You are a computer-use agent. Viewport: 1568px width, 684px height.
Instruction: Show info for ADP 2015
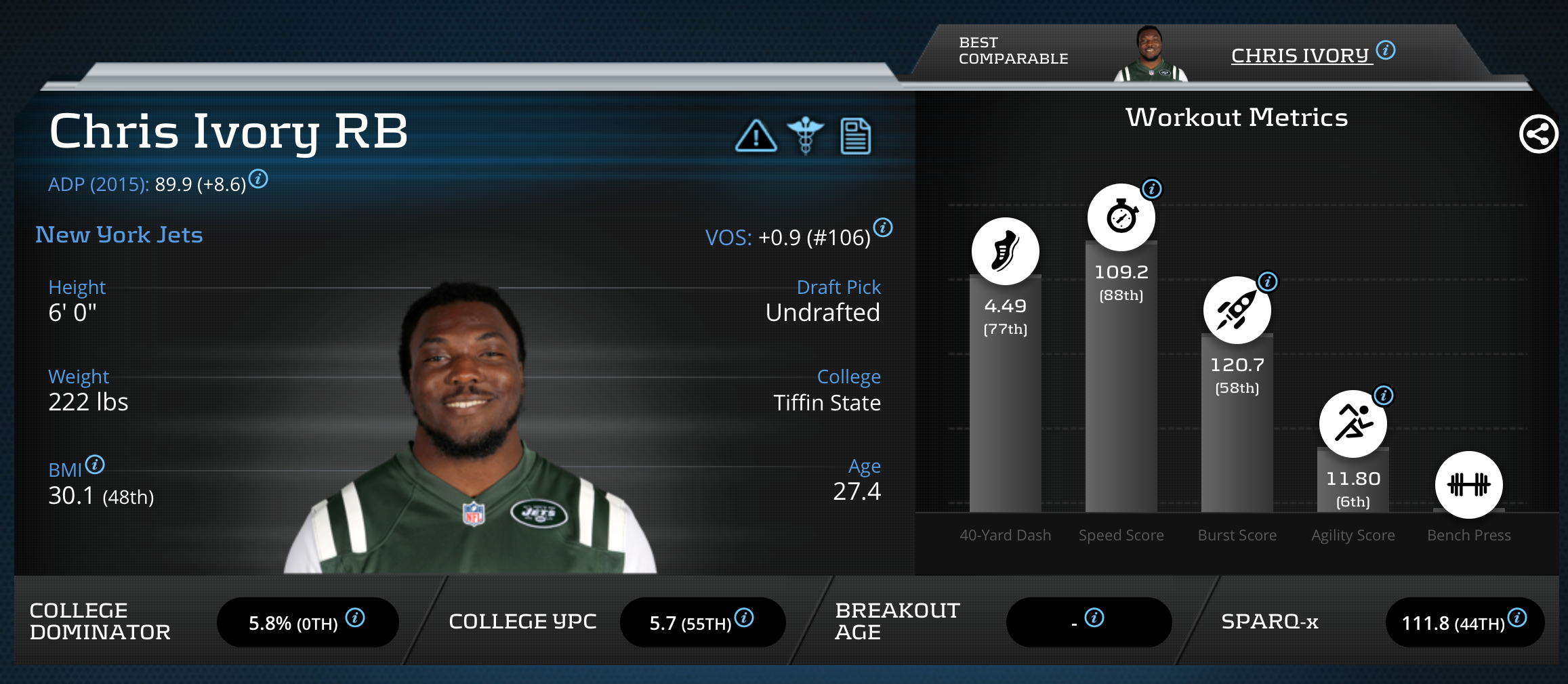pos(258,179)
